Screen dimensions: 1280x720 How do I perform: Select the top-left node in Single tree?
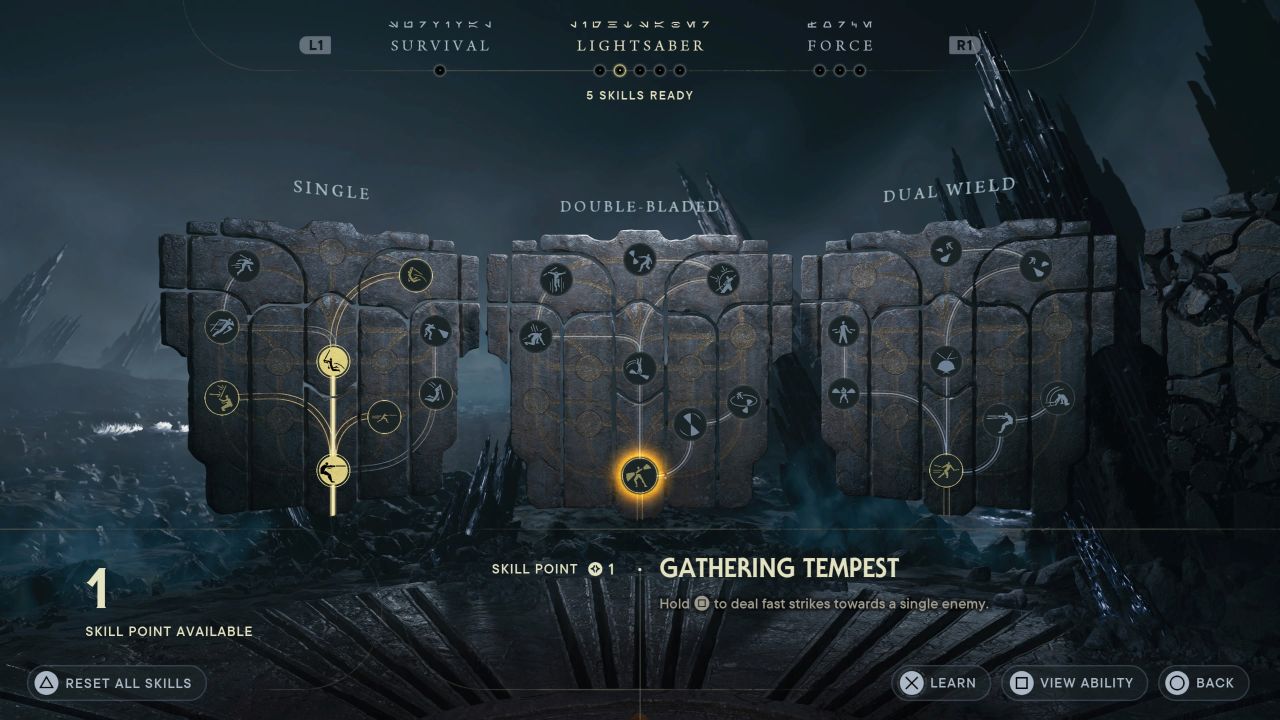click(x=243, y=266)
